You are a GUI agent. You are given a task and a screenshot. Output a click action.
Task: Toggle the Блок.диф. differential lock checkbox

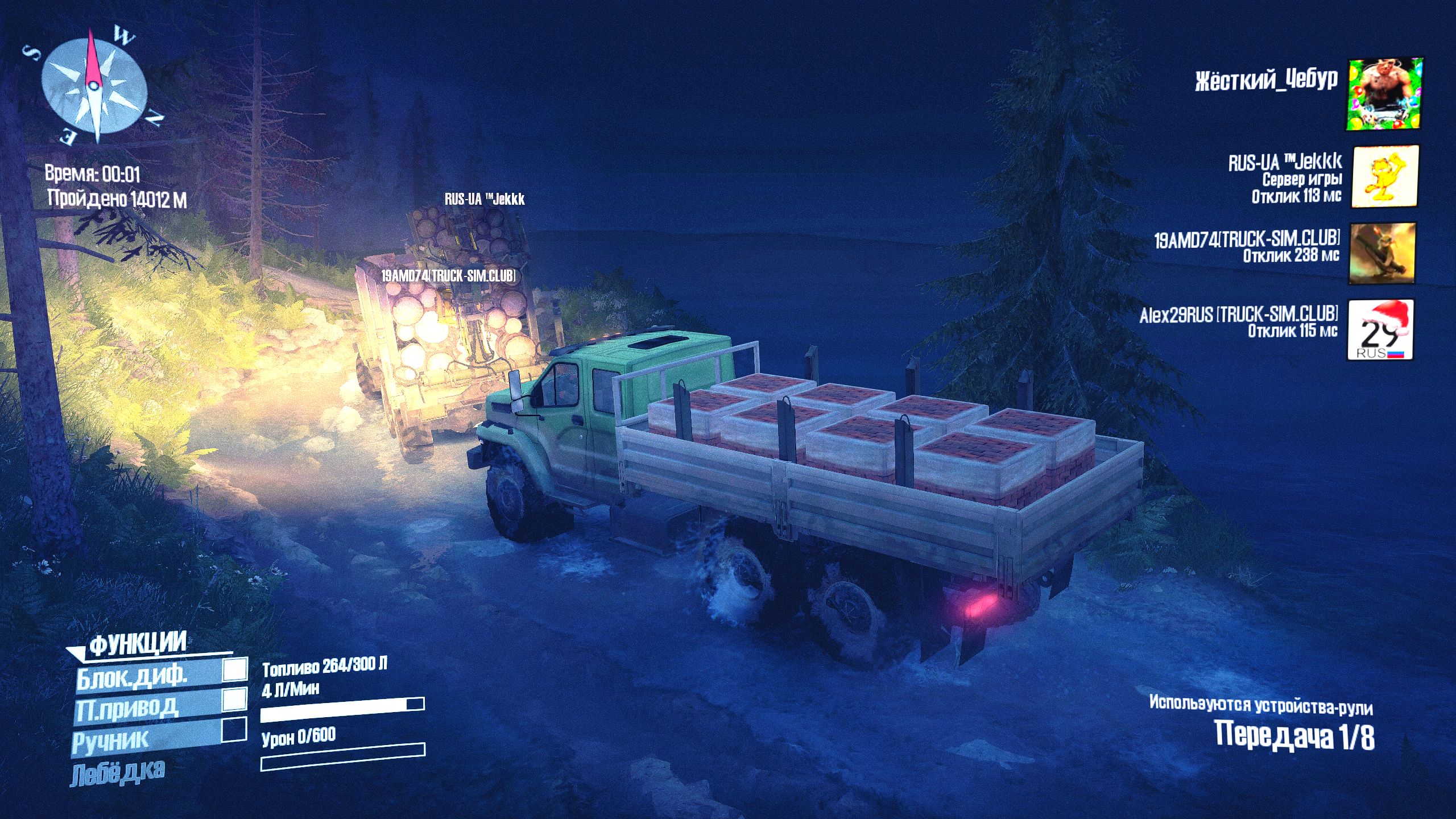[234, 669]
